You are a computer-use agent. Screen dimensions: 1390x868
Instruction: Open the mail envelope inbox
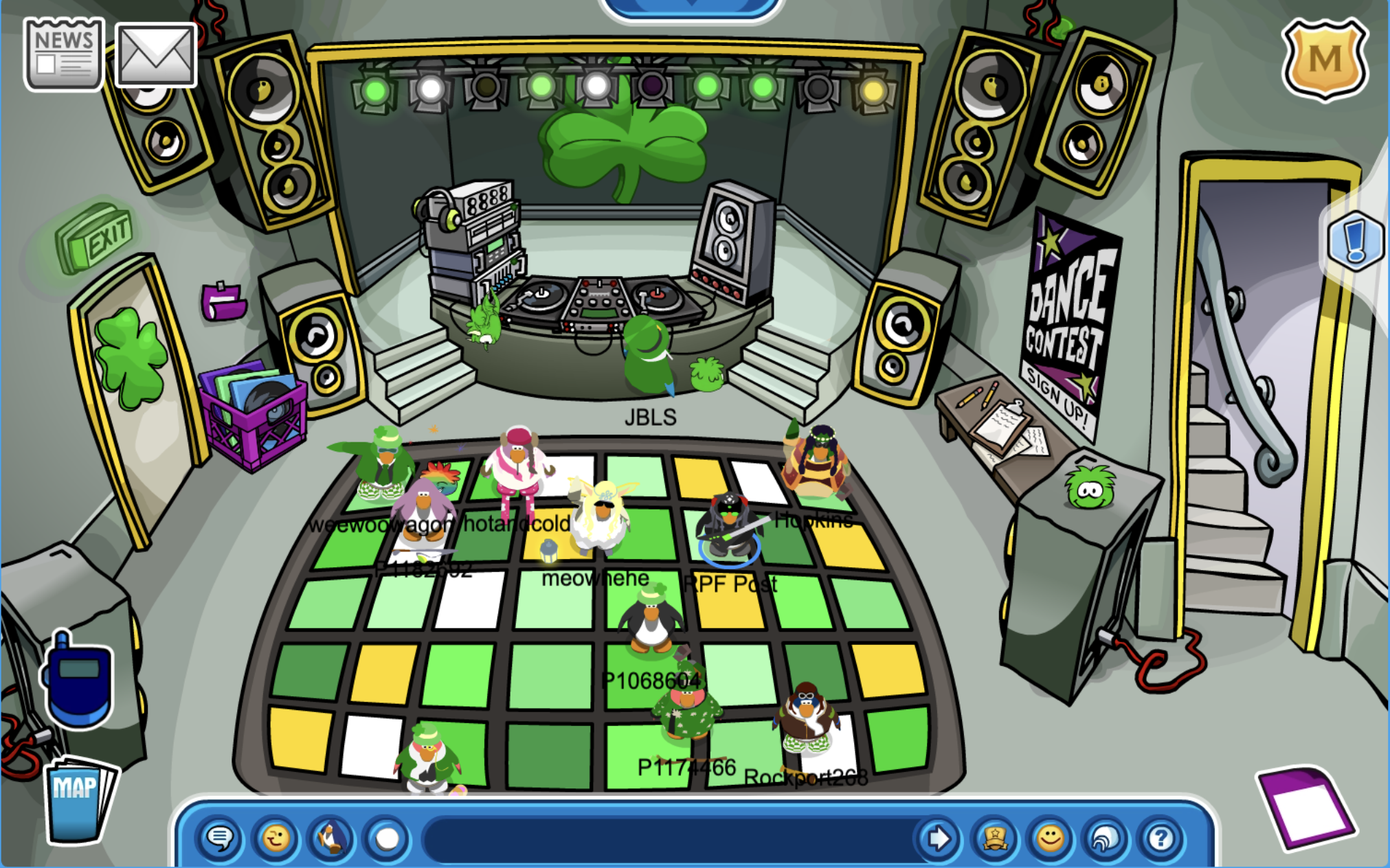[156, 55]
